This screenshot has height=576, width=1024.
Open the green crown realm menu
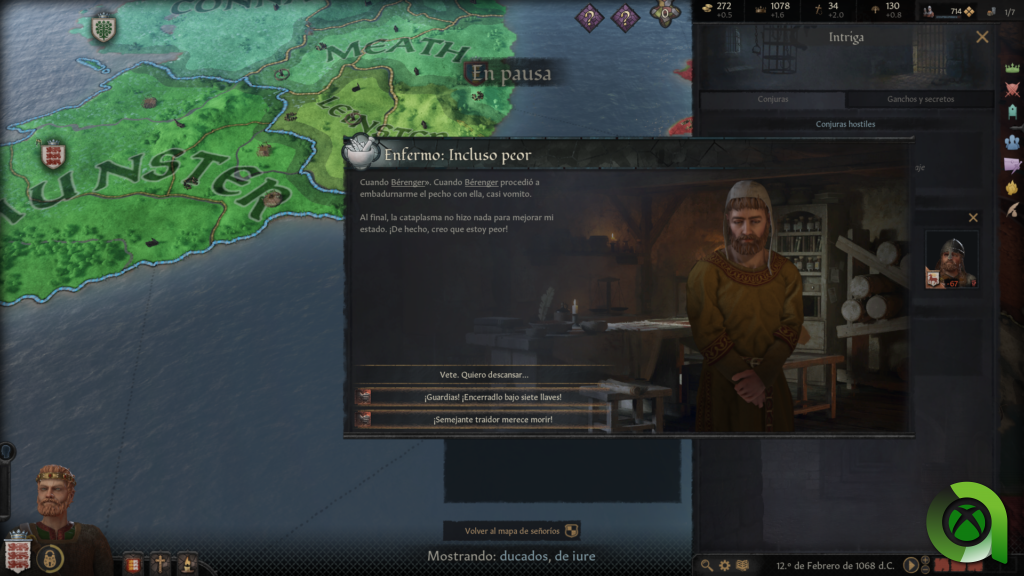[1012, 69]
